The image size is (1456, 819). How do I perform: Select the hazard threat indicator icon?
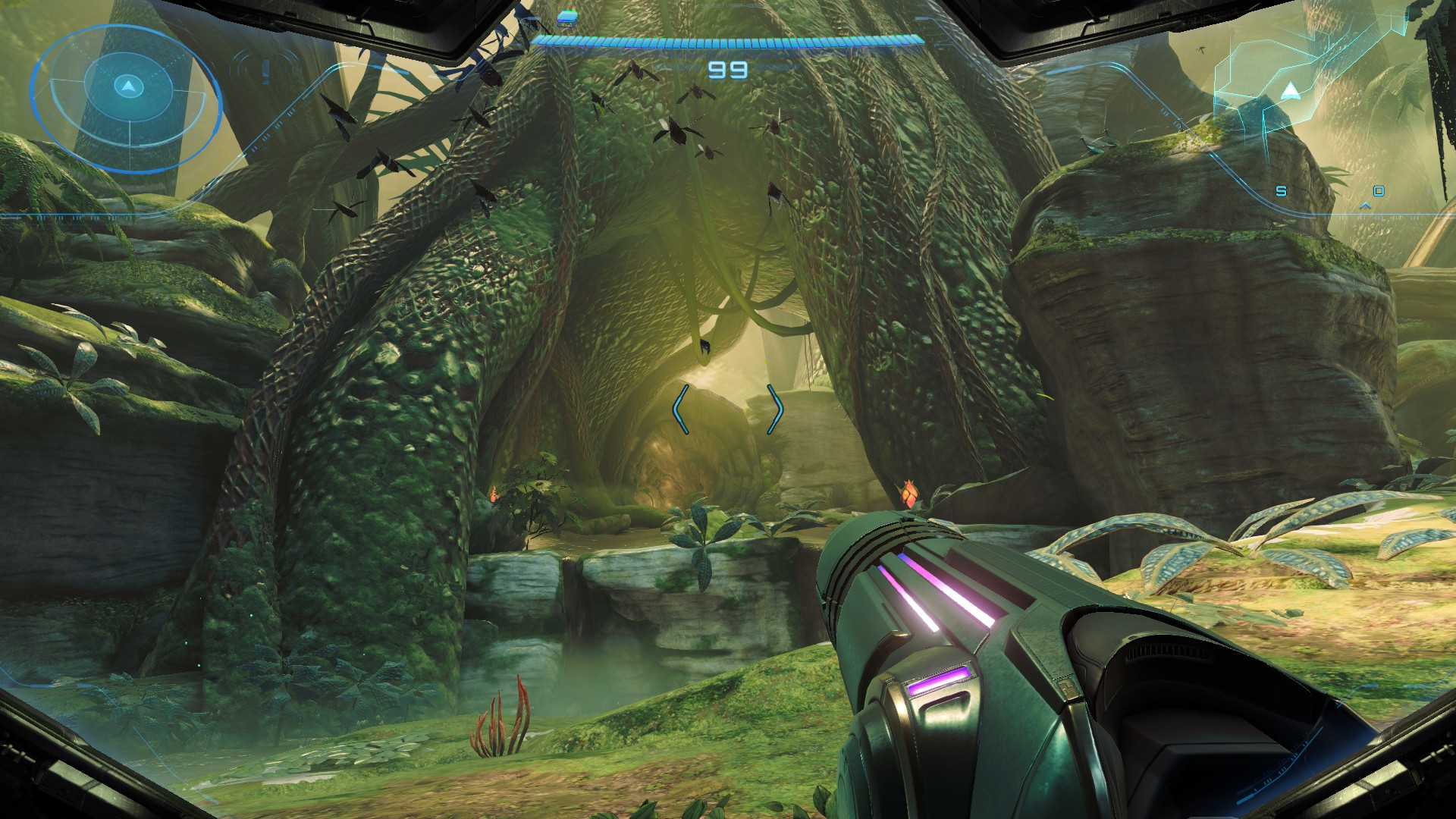[x=265, y=71]
